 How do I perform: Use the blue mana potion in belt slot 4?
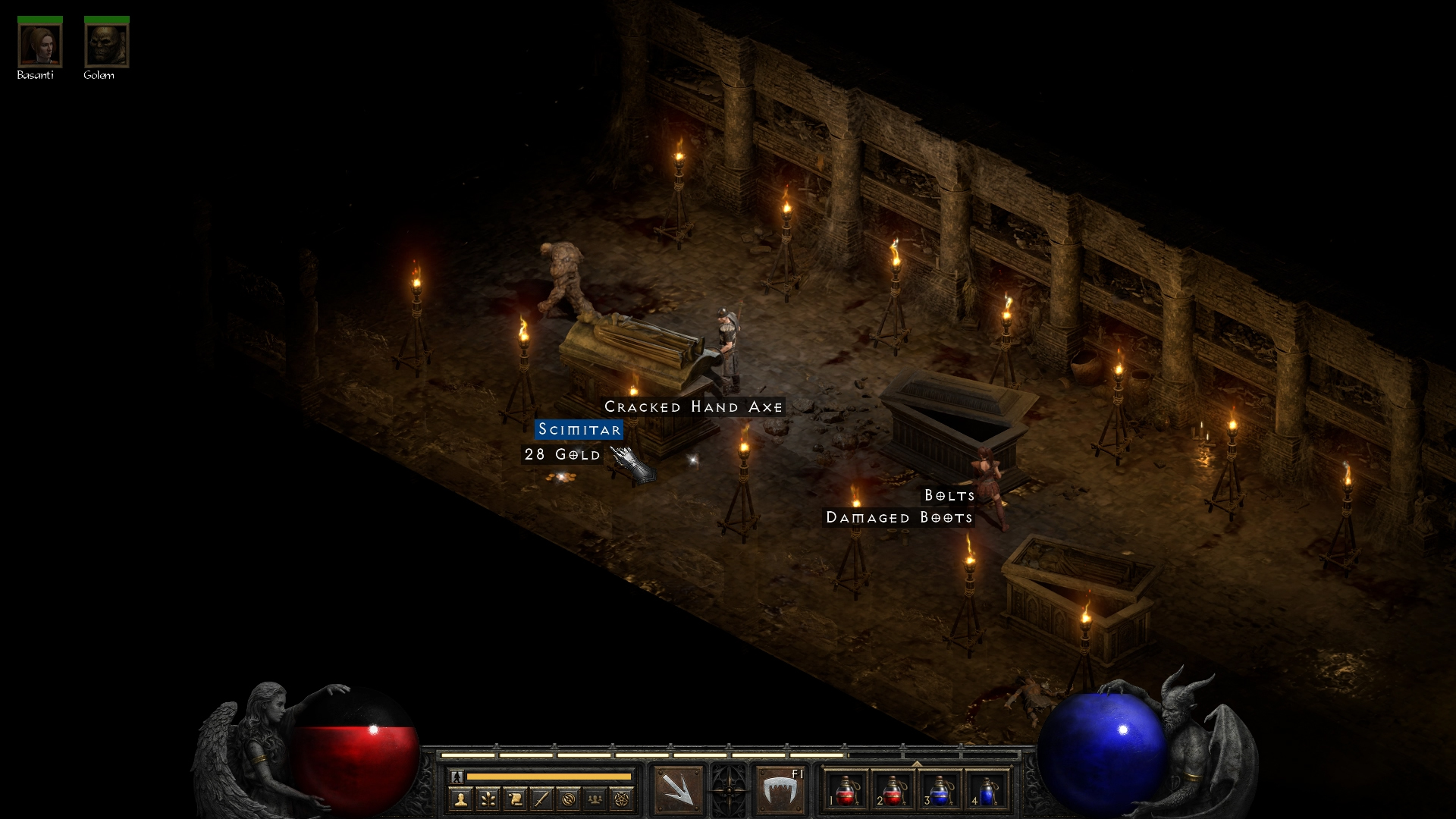point(987,790)
